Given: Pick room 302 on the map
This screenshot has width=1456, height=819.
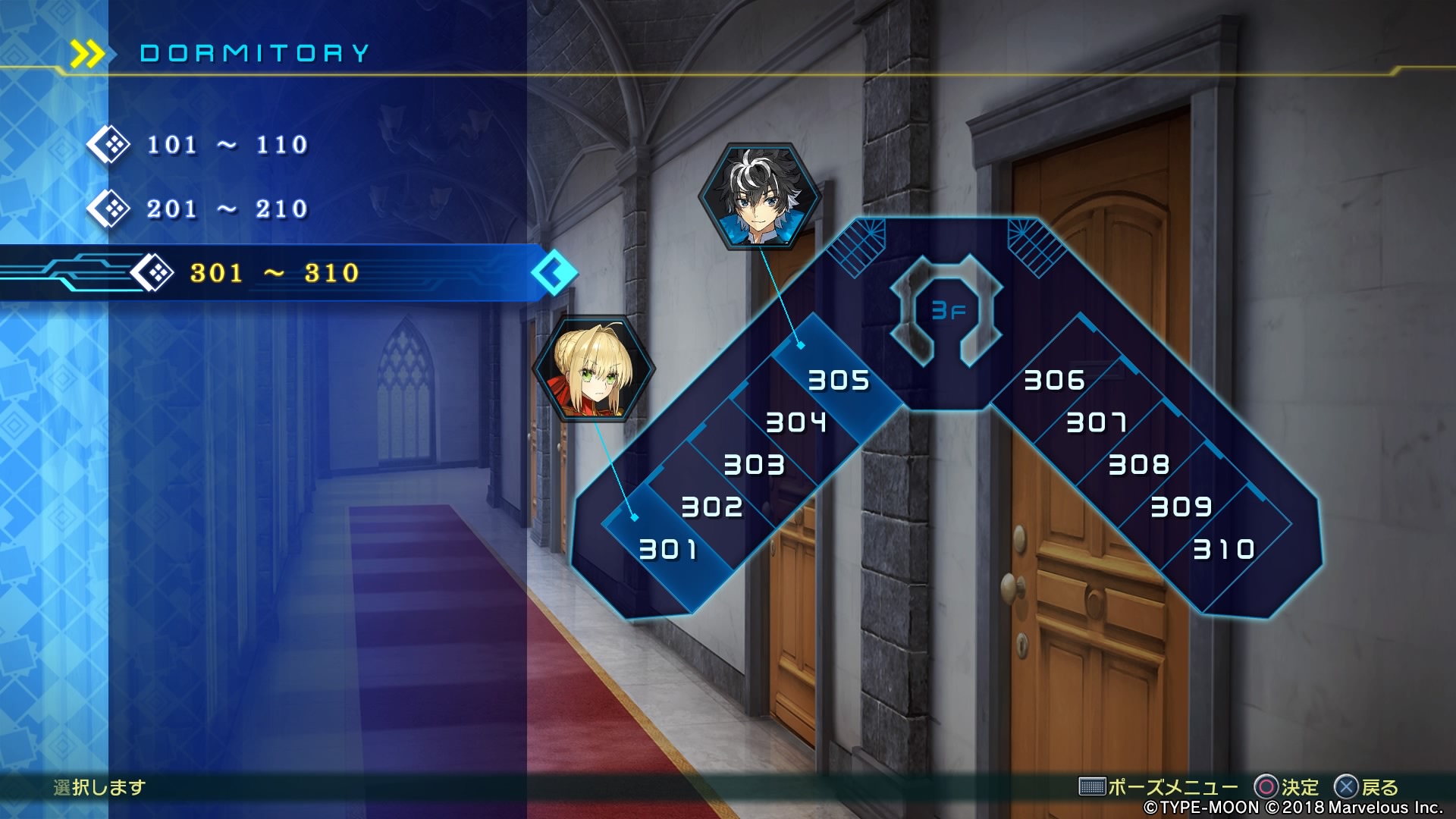Looking at the screenshot, I should point(711,507).
